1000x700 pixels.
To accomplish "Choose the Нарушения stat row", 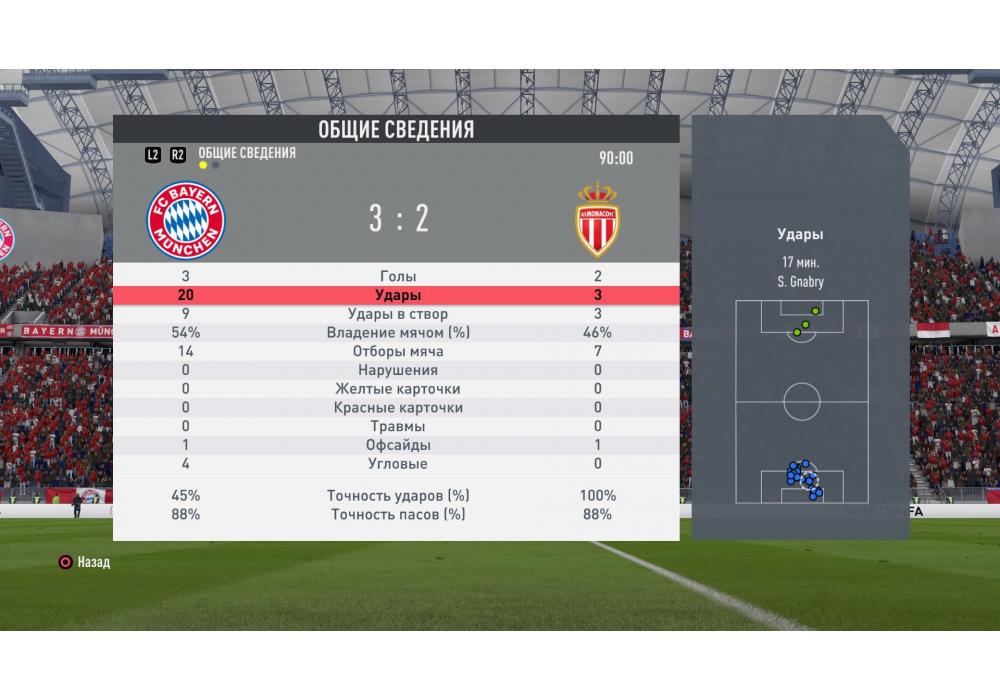I will pos(397,370).
